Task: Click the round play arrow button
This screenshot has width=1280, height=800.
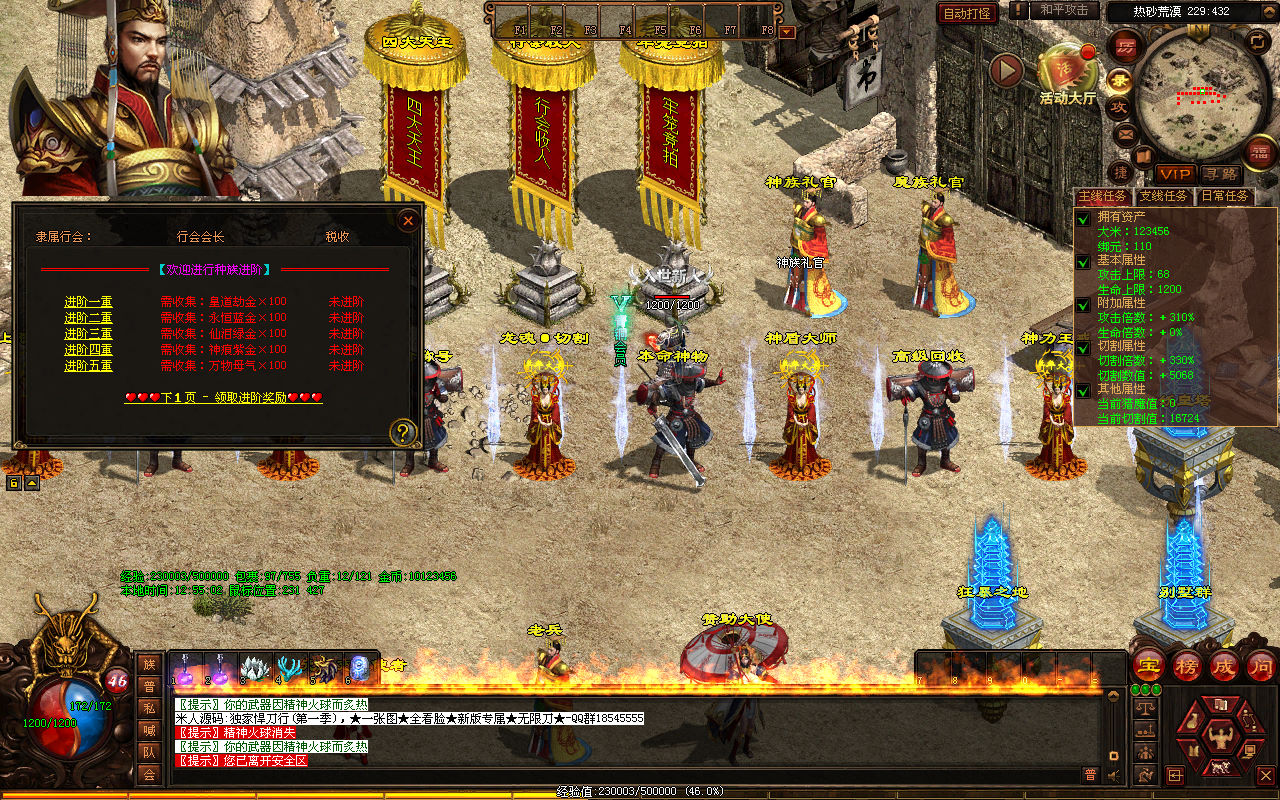Action: 1006,70
